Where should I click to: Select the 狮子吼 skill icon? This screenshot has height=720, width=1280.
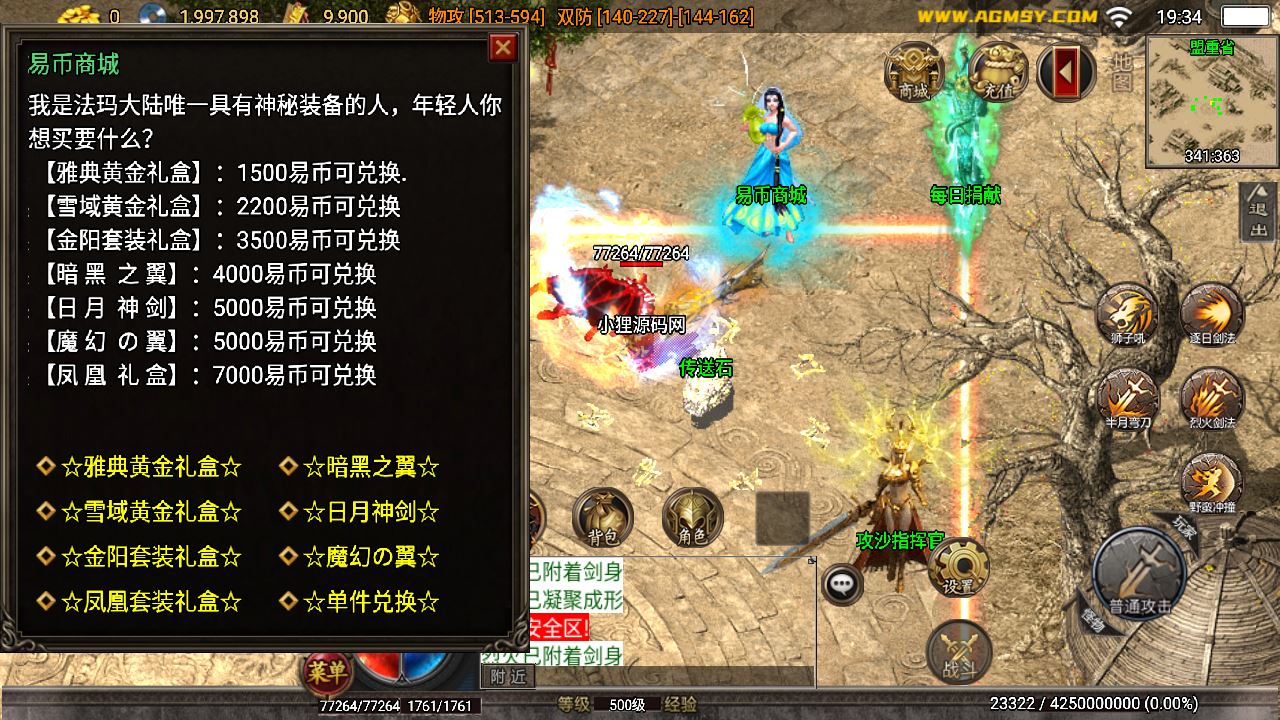coord(1126,311)
